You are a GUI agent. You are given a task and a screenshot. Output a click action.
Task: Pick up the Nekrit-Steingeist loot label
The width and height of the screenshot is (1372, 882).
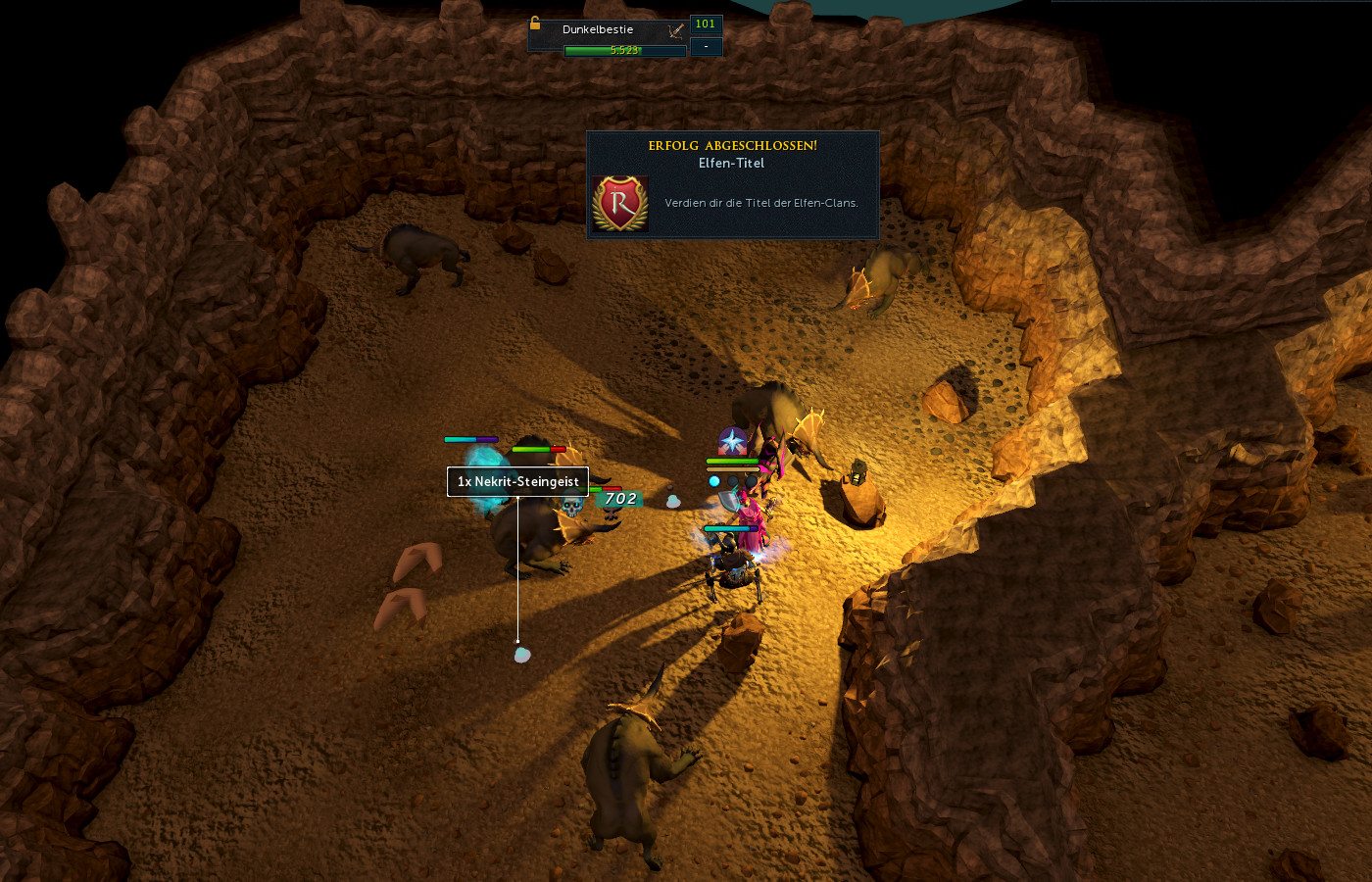(x=517, y=481)
